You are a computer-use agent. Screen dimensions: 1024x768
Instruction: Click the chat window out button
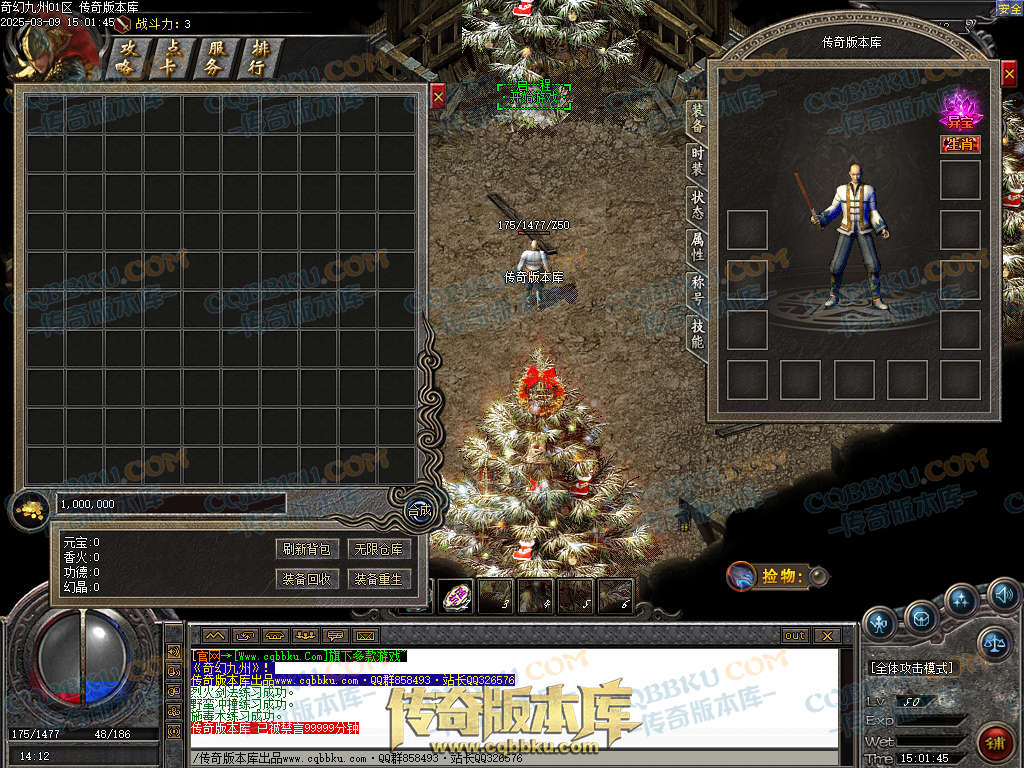795,635
